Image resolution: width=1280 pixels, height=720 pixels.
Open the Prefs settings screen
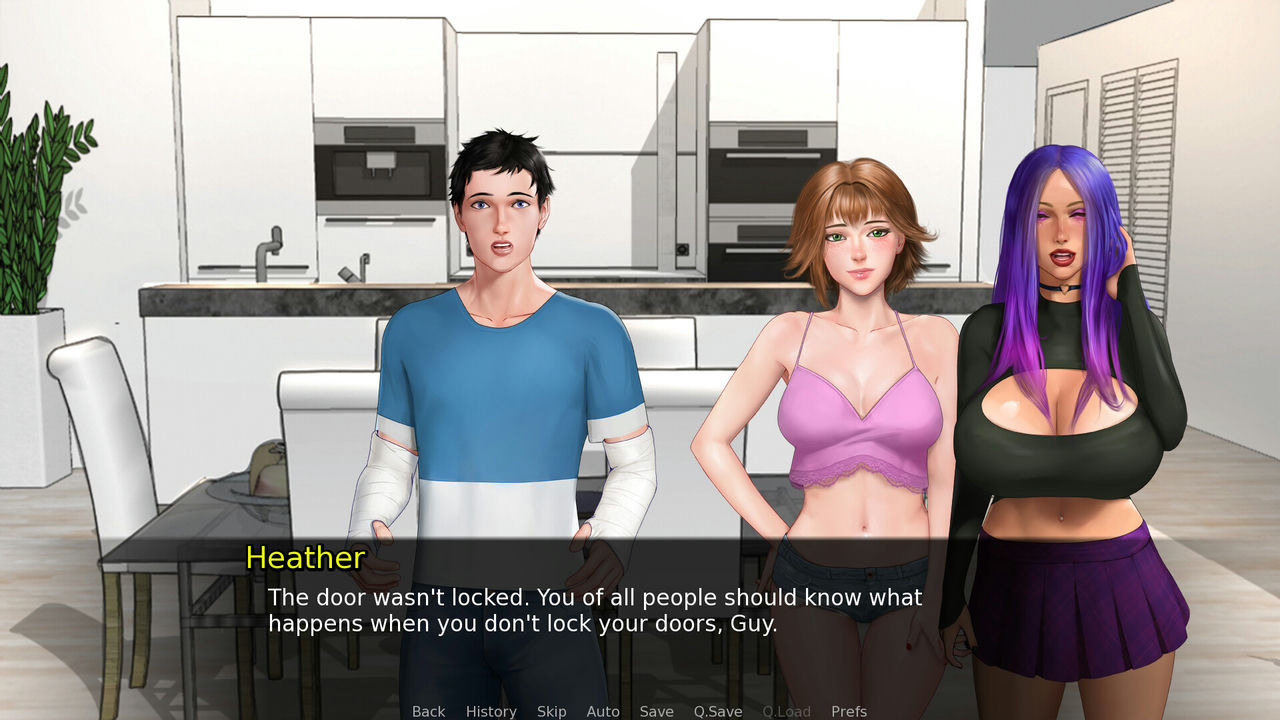[x=849, y=711]
